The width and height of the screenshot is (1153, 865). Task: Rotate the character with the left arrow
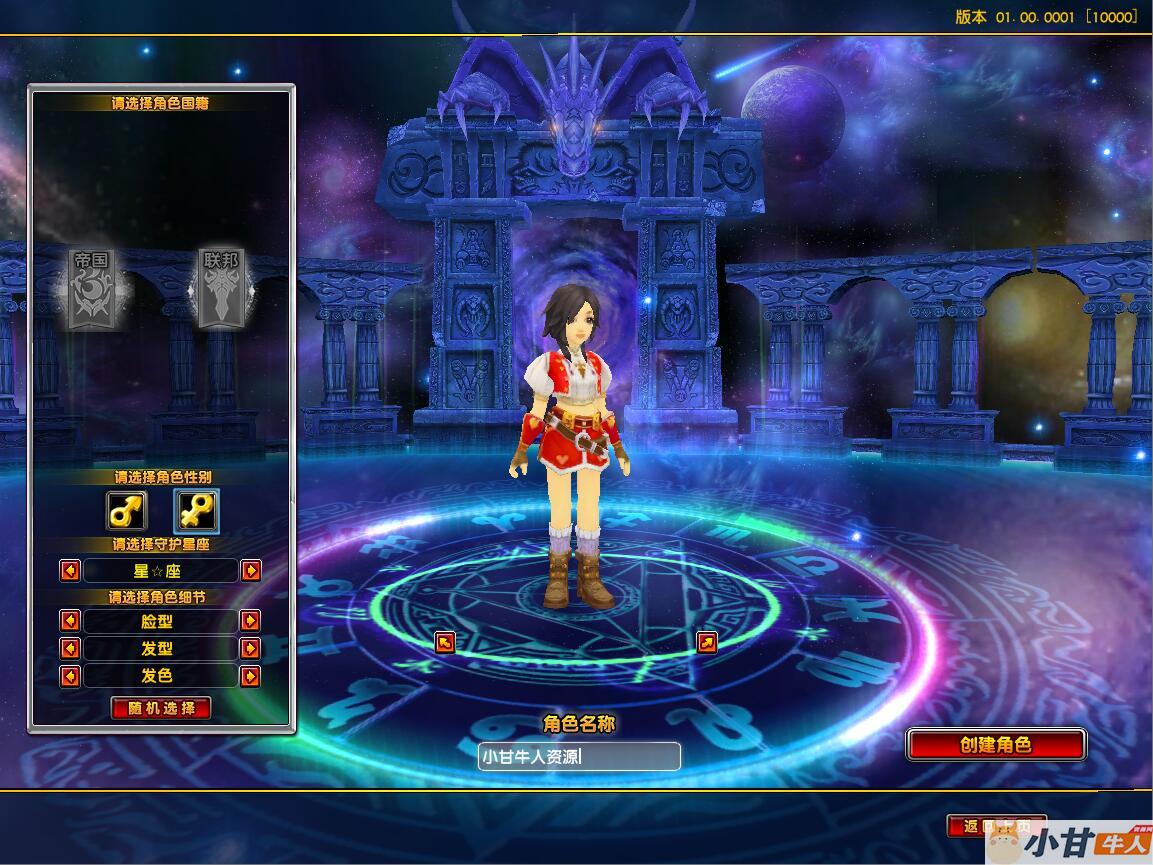(x=446, y=642)
